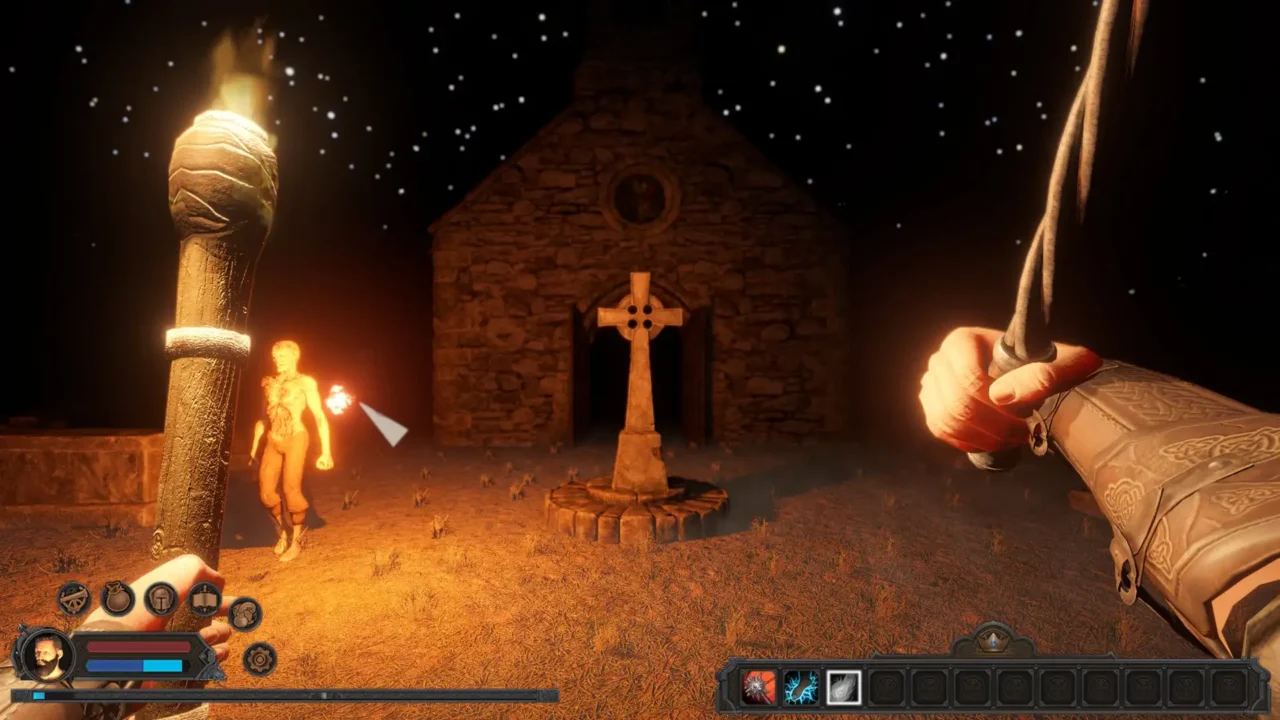Click the crown emblem above the hotbar
The width and height of the screenshot is (1280, 720).
point(991,637)
